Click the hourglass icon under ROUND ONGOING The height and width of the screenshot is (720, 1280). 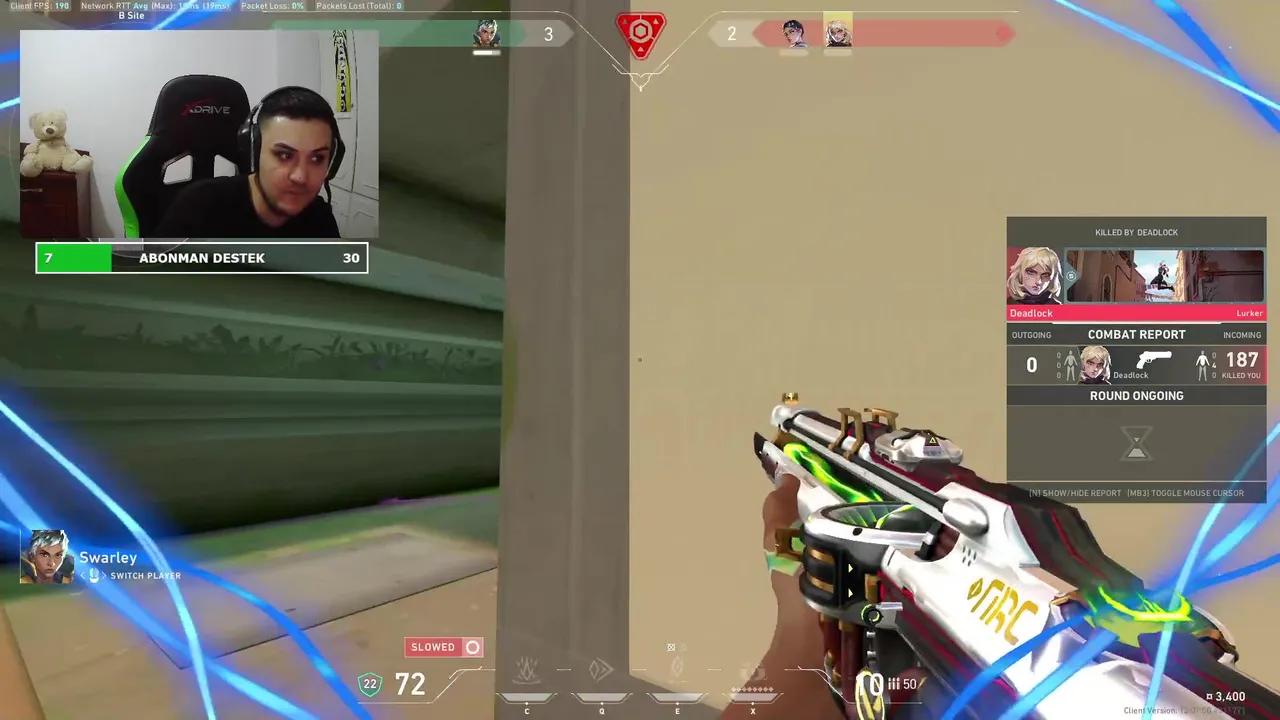(1136, 443)
